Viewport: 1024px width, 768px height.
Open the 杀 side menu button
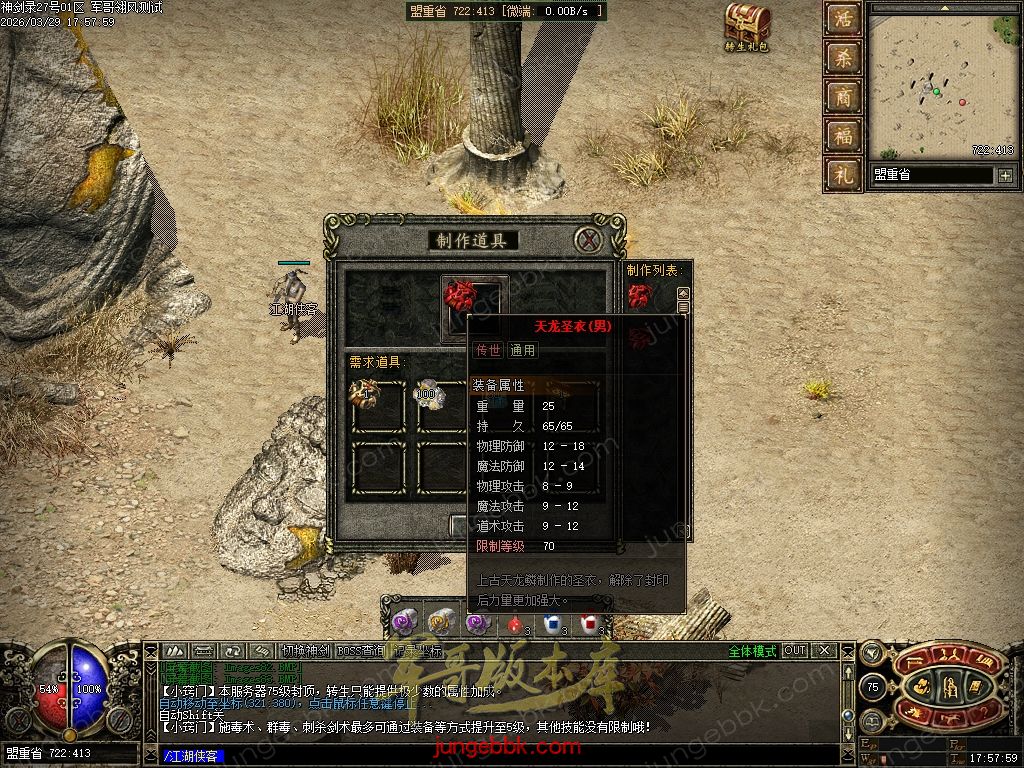[x=844, y=58]
